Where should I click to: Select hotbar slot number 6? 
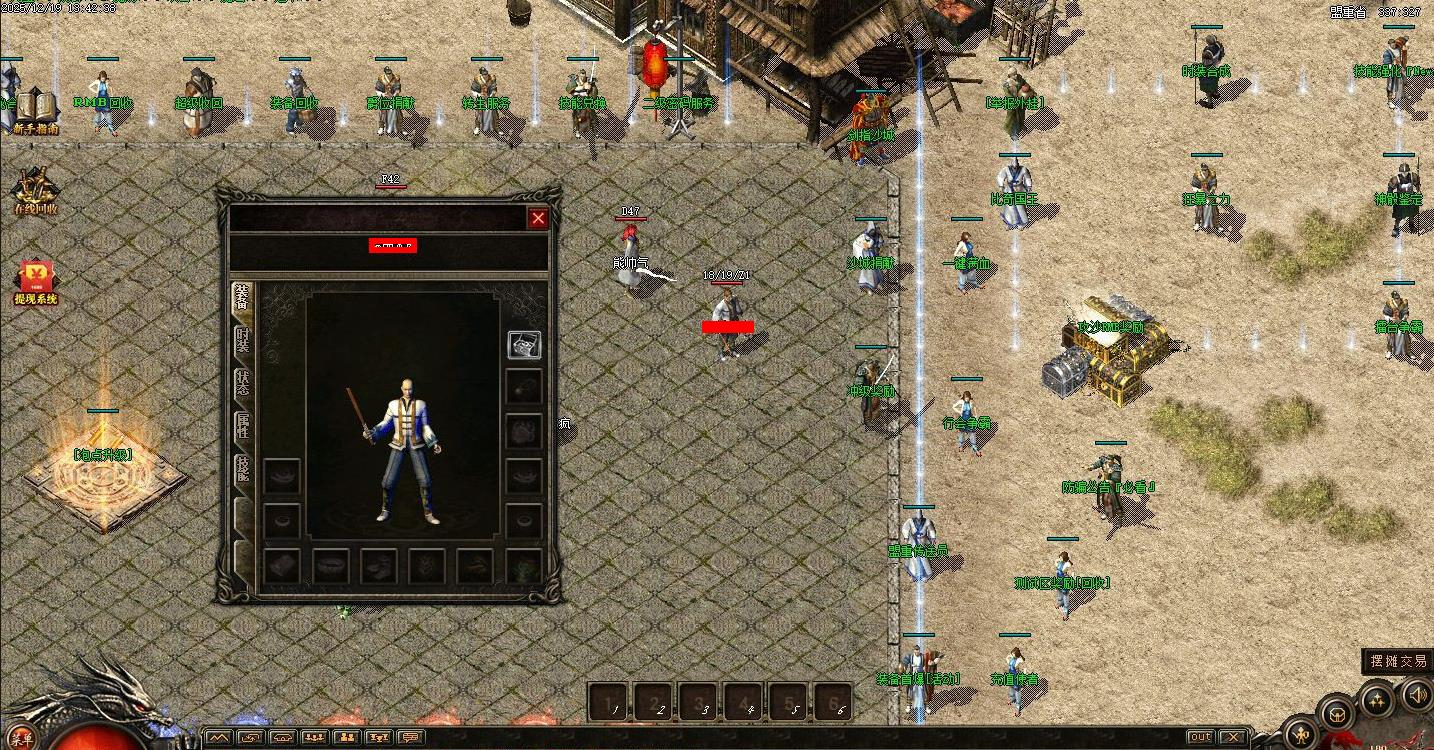(836, 702)
